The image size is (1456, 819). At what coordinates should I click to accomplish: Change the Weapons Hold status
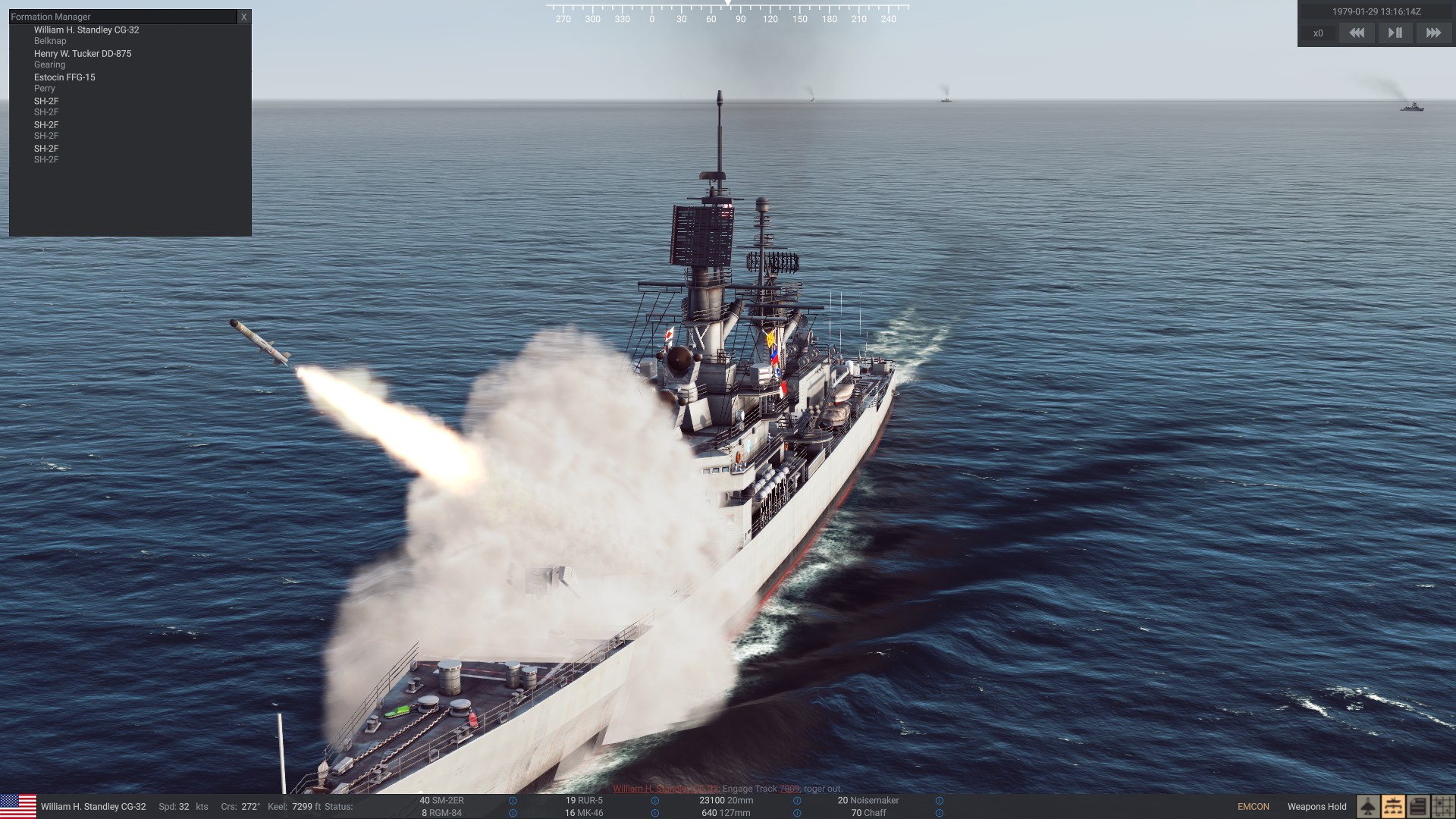point(1316,807)
